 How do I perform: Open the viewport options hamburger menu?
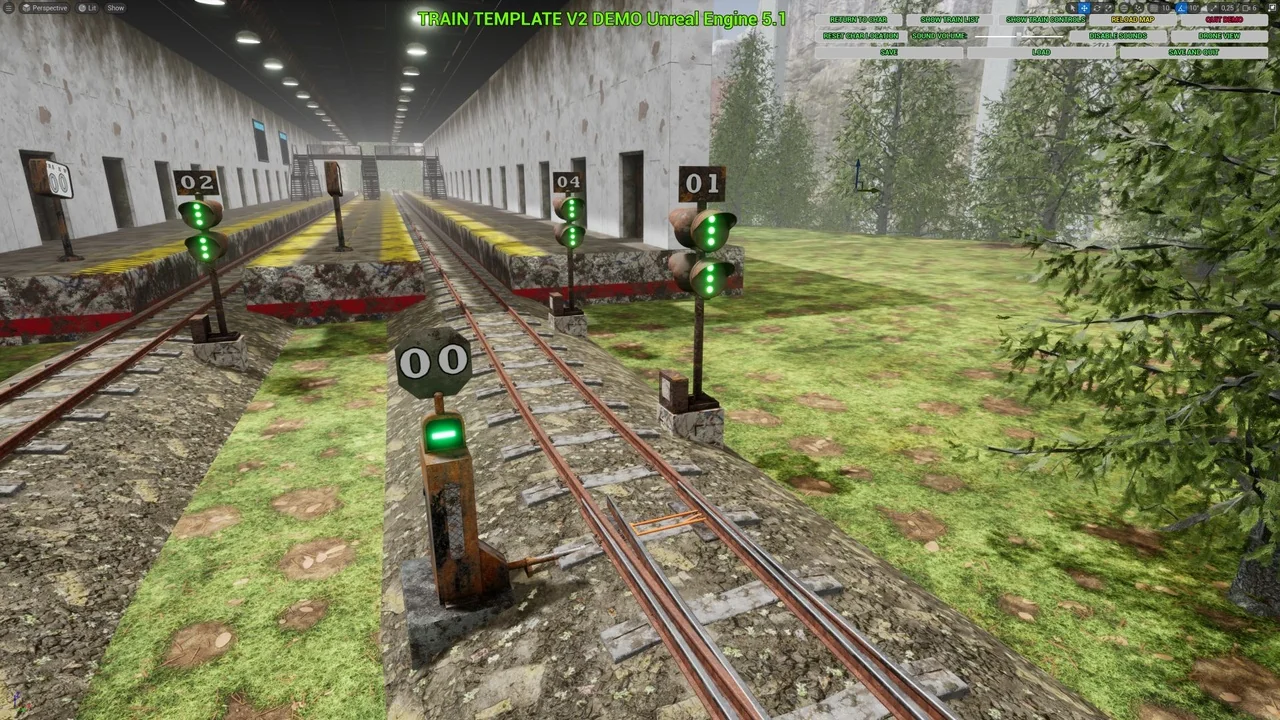pos(8,7)
